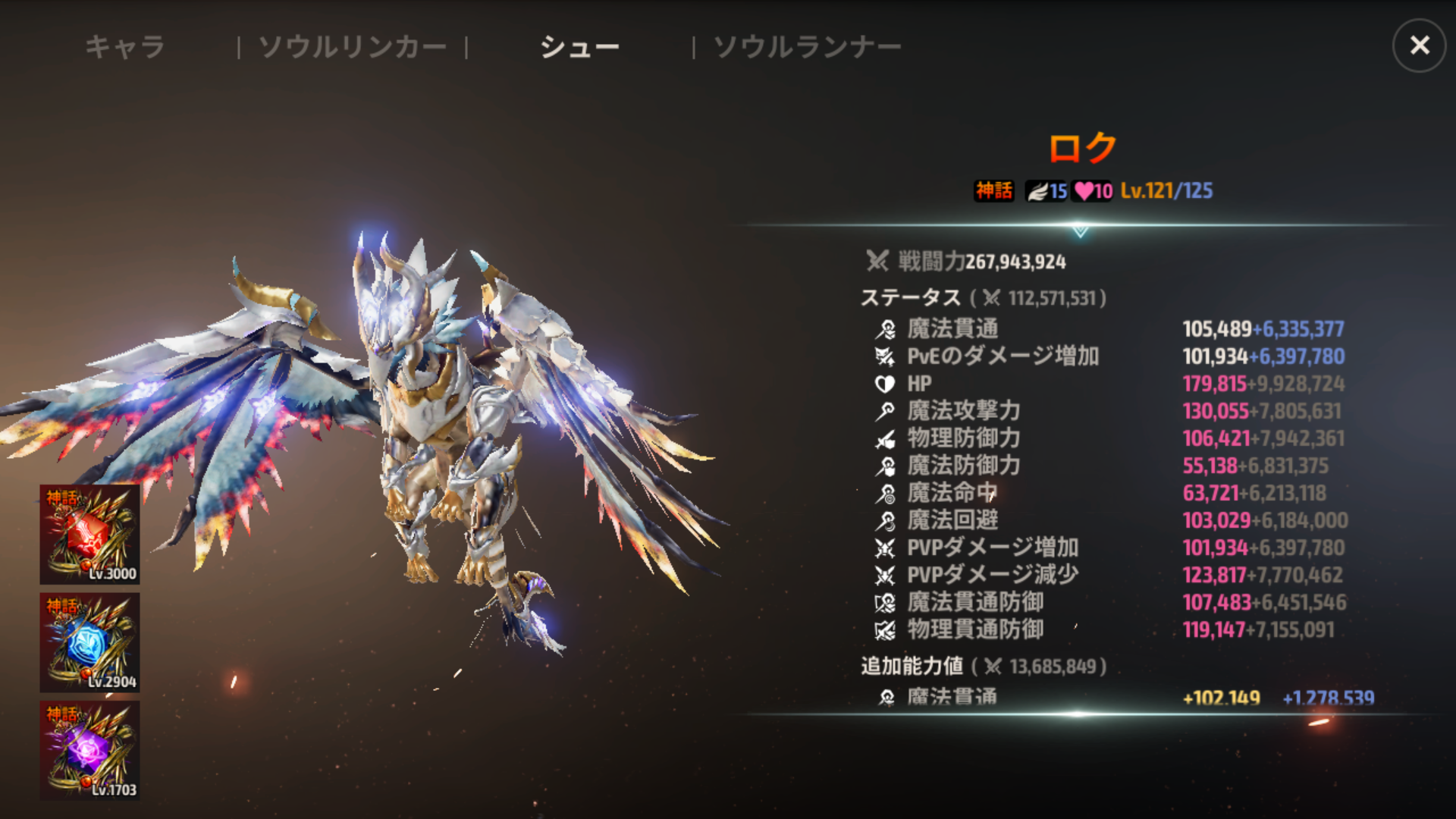Screen dimensions: 1456x819
Task: Open the ソウルリンカー tab
Action: (353, 47)
